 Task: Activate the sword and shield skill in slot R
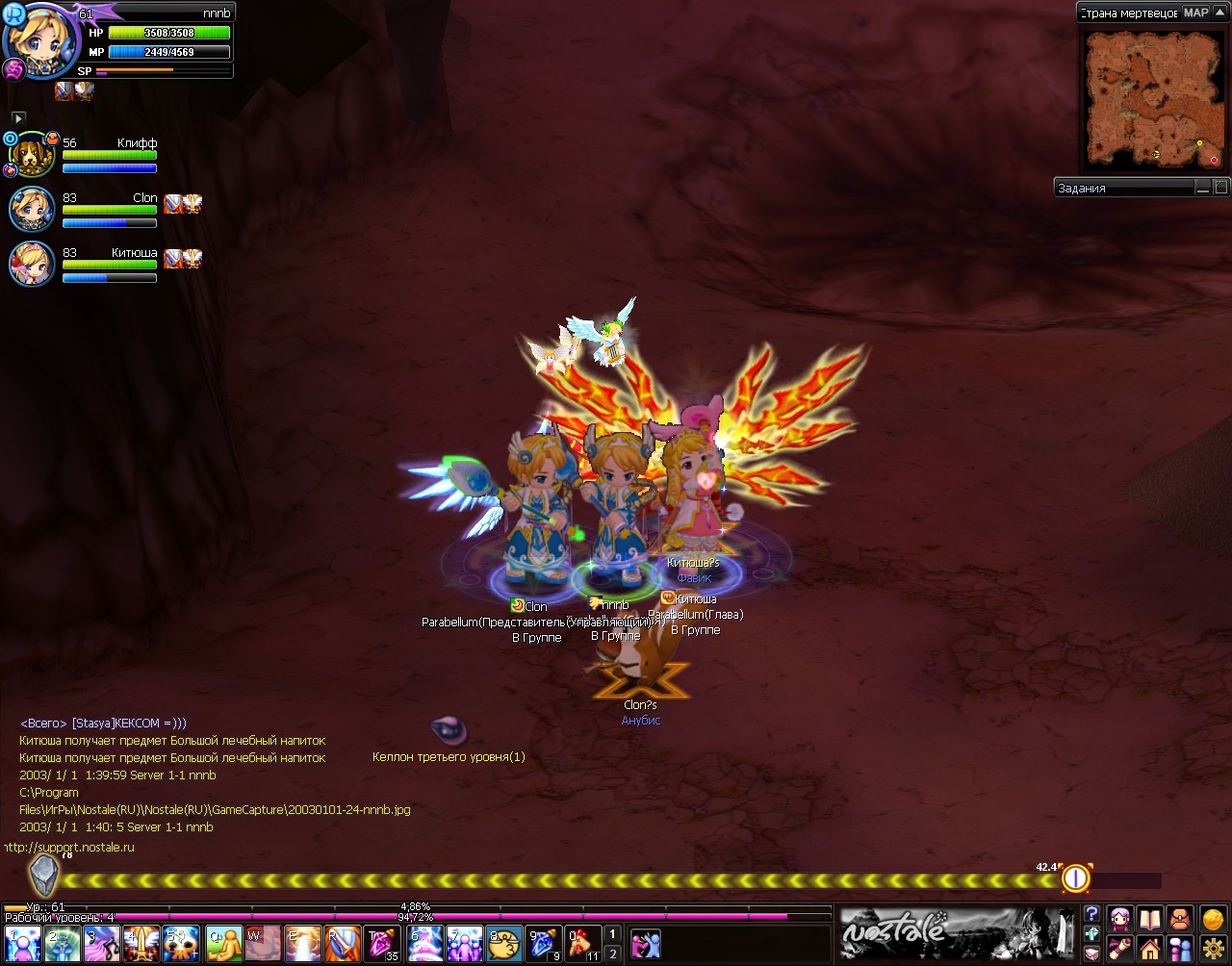343,944
